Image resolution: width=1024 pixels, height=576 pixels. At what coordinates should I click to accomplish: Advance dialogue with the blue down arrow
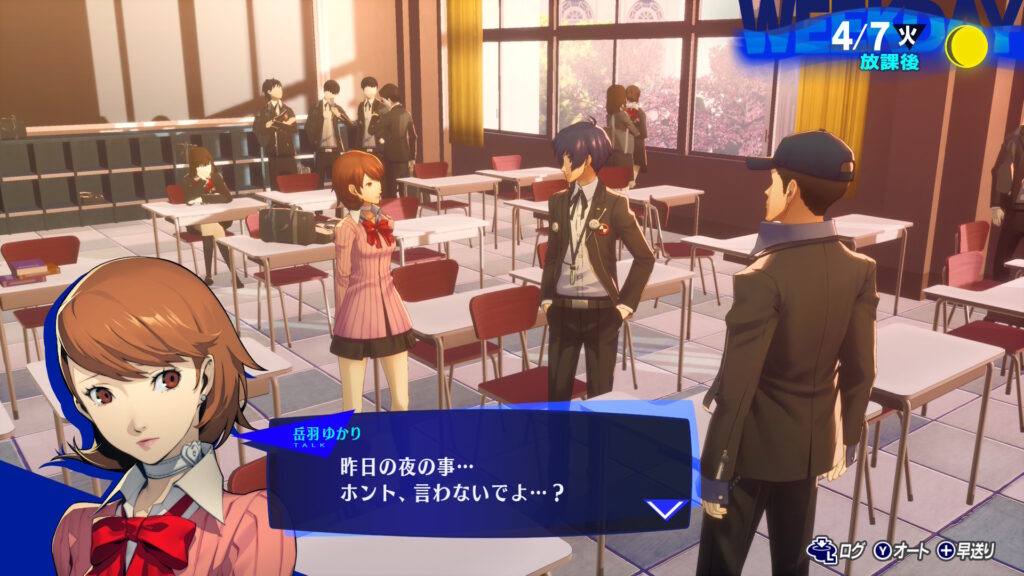pyautogui.click(x=665, y=510)
